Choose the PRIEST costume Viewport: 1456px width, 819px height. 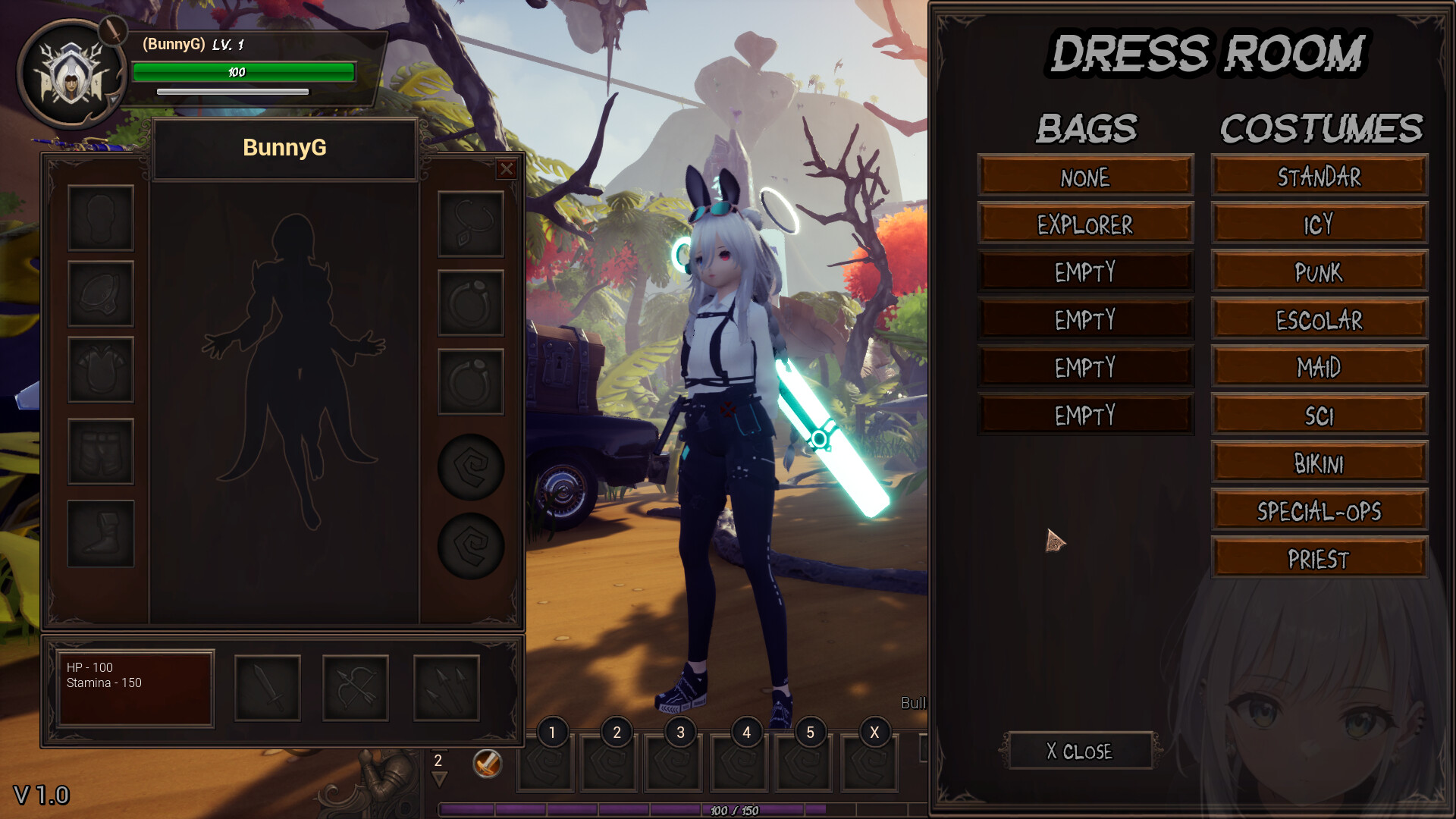click(1319, 559)
